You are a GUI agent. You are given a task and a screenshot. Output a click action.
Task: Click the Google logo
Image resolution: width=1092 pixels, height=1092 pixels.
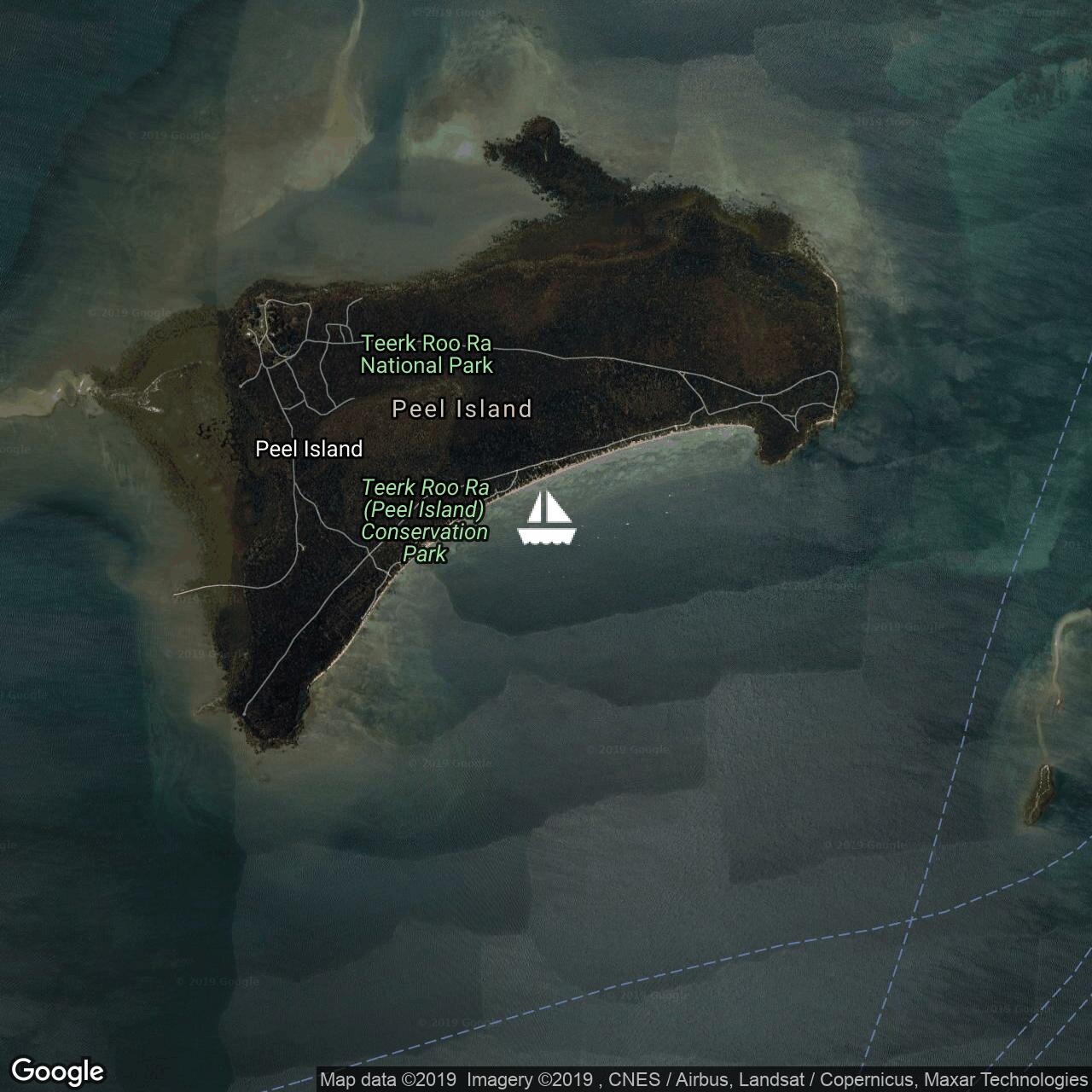coord(58,1071)
